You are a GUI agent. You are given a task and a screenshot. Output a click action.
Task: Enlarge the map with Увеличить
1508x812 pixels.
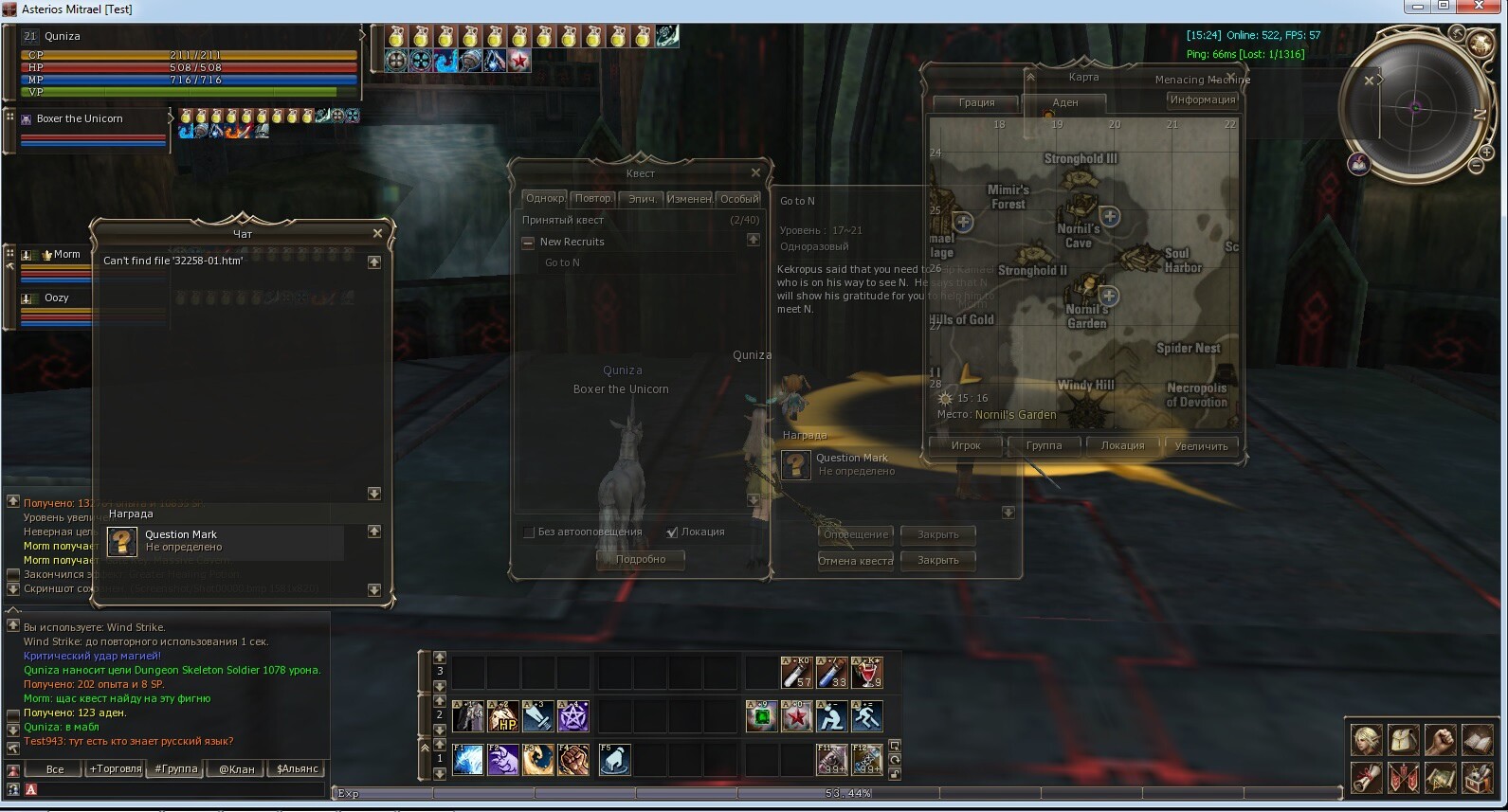click(x=1201, y=445)
